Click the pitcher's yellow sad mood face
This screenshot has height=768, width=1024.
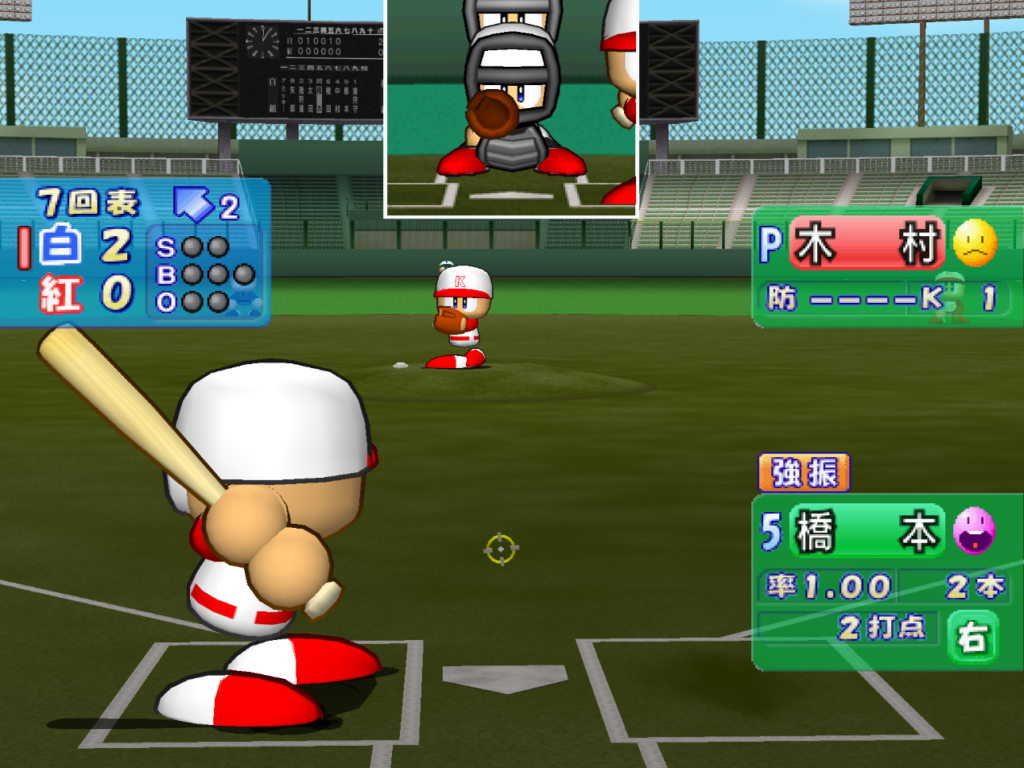coord(974,243)
